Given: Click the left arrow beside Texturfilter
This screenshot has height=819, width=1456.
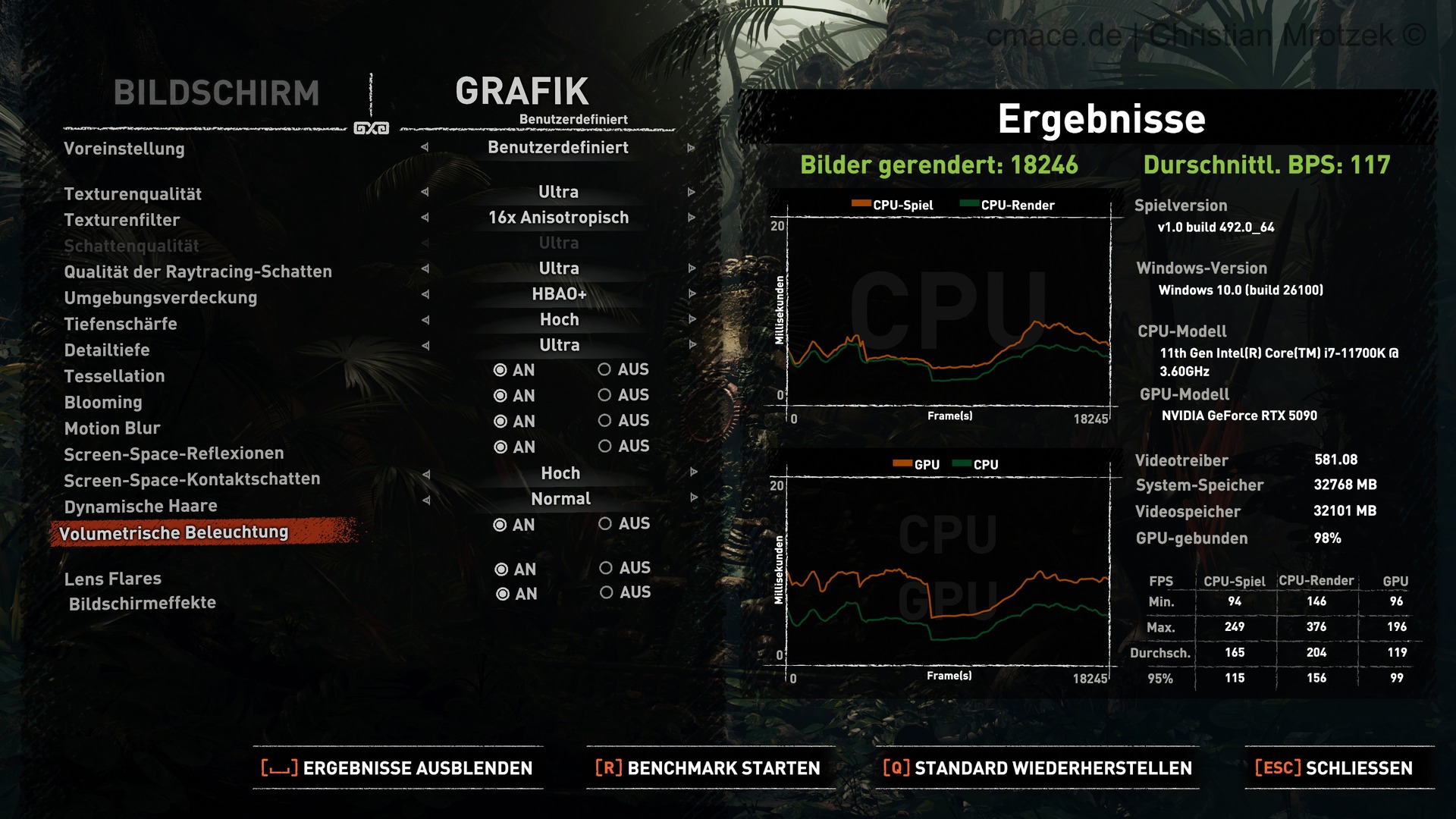Looking at the screenshot, I should tap(425, 218).
